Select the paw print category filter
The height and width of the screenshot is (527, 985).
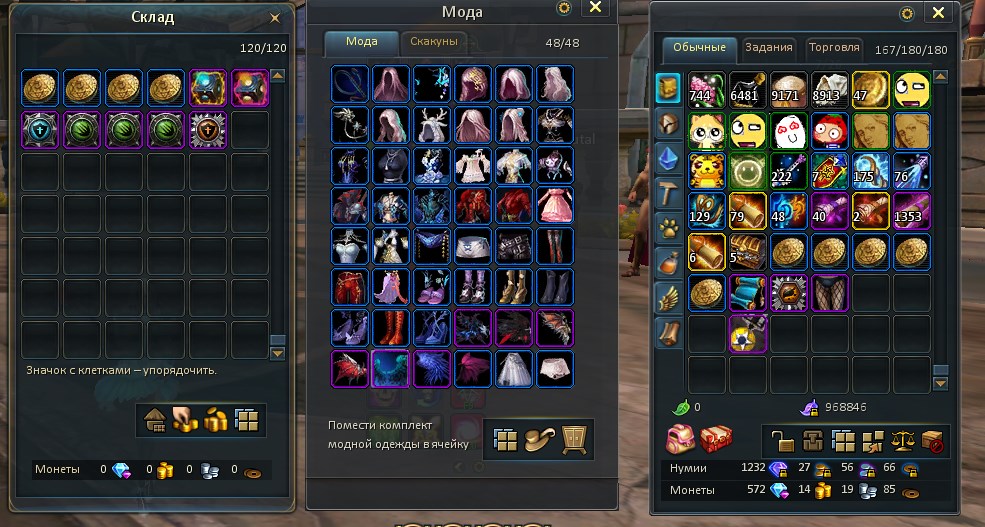coord(667,227)
